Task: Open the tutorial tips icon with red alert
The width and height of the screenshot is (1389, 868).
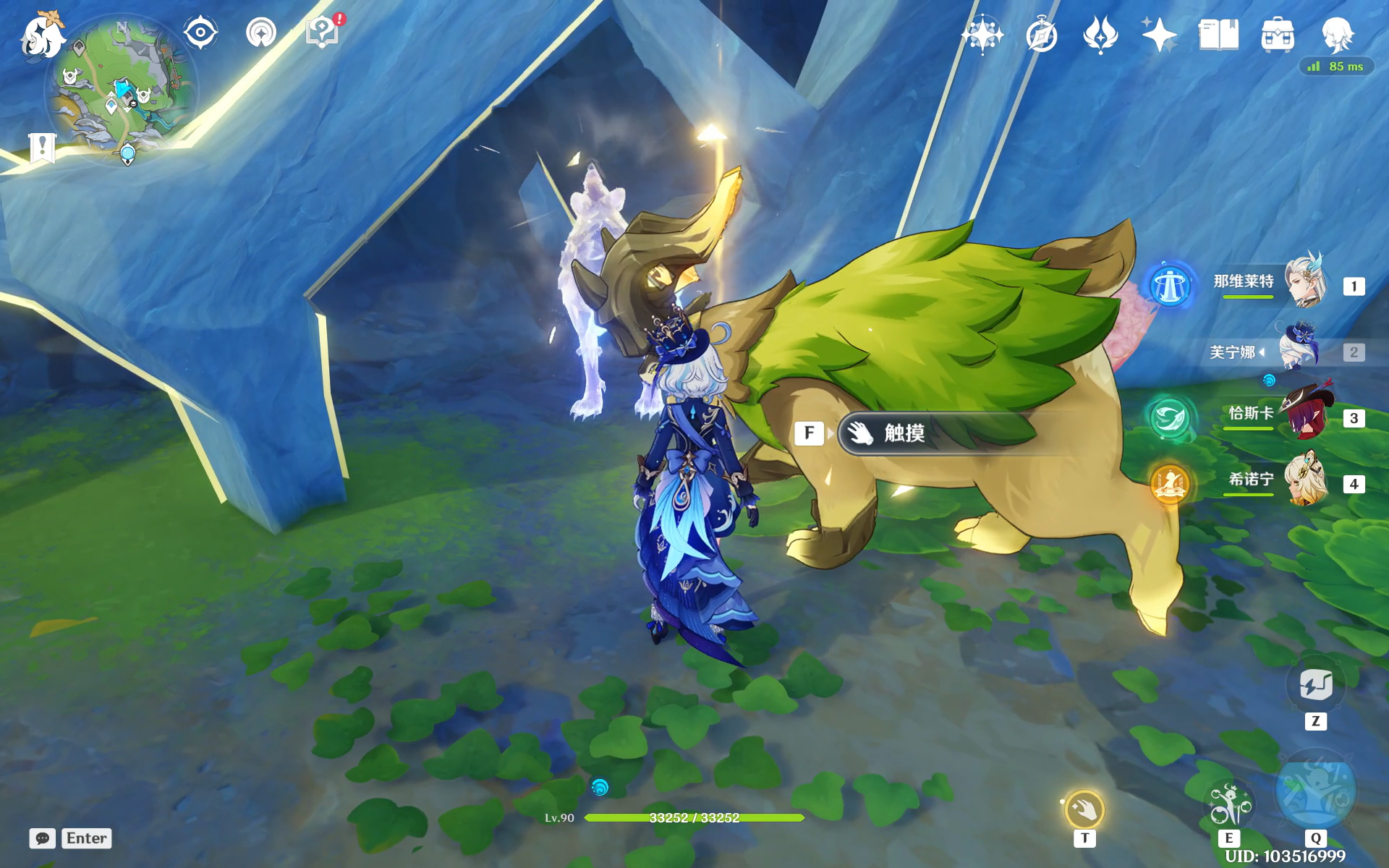Action: click(x=323, y=33)
